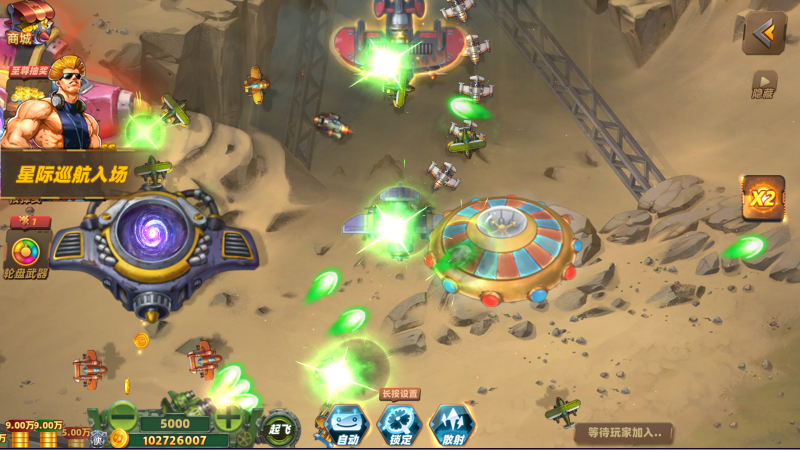Enable 自动 auto-fire mode
This screenshot has width=800, height=450.
(x=347, y=424)
